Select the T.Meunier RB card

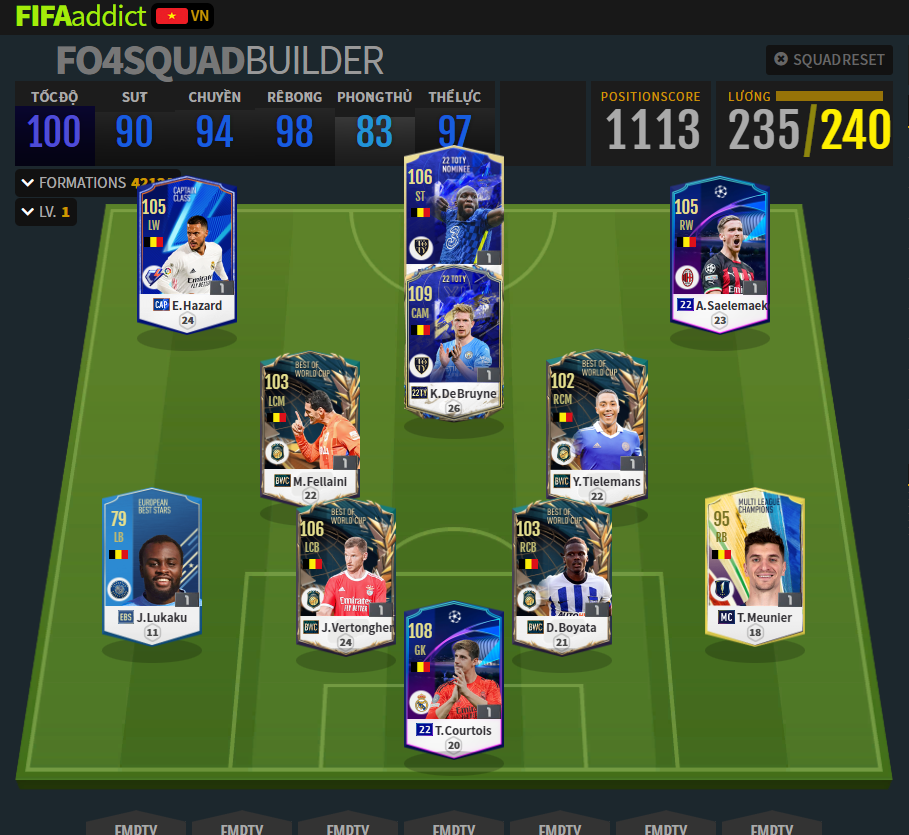tap(754, 565)
